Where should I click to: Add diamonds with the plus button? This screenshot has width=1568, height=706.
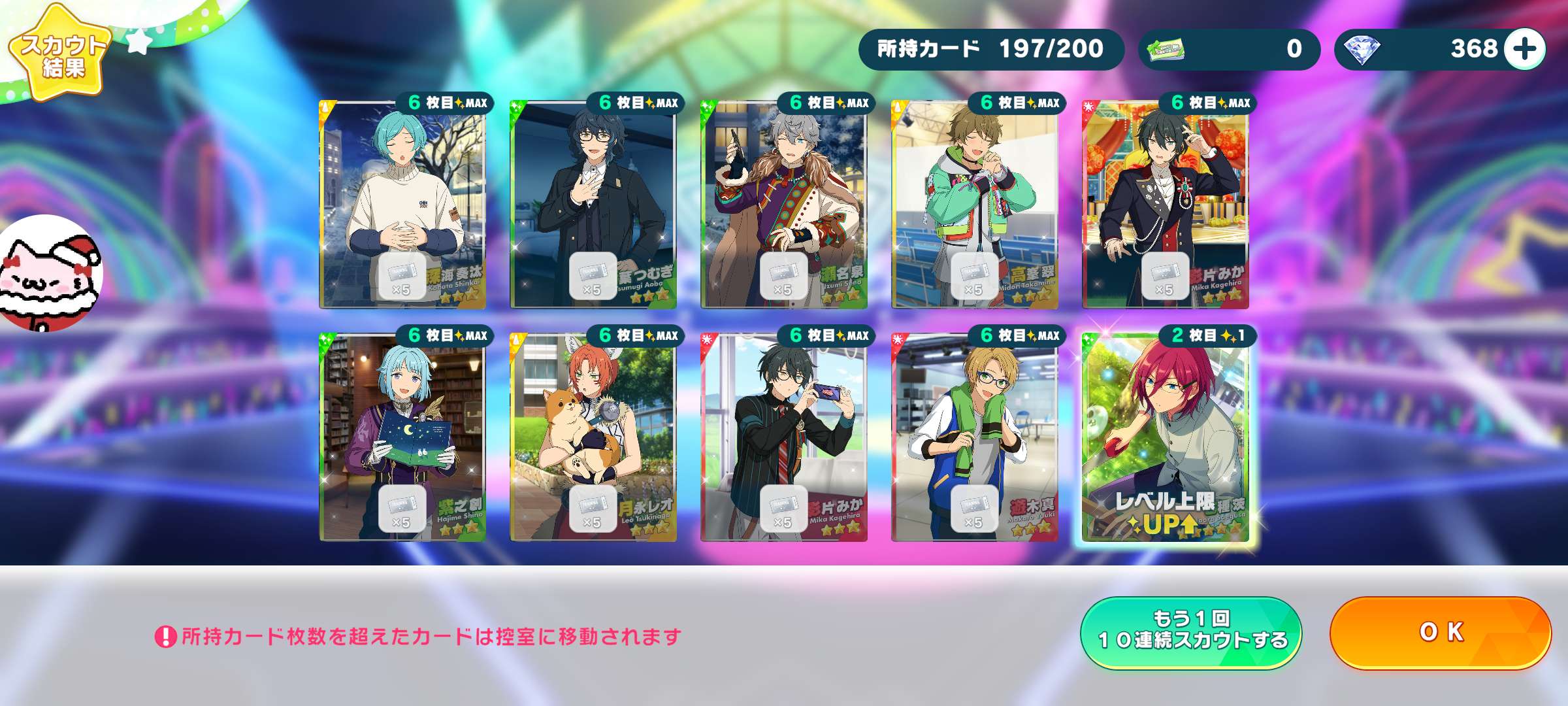click(1524, 49)
